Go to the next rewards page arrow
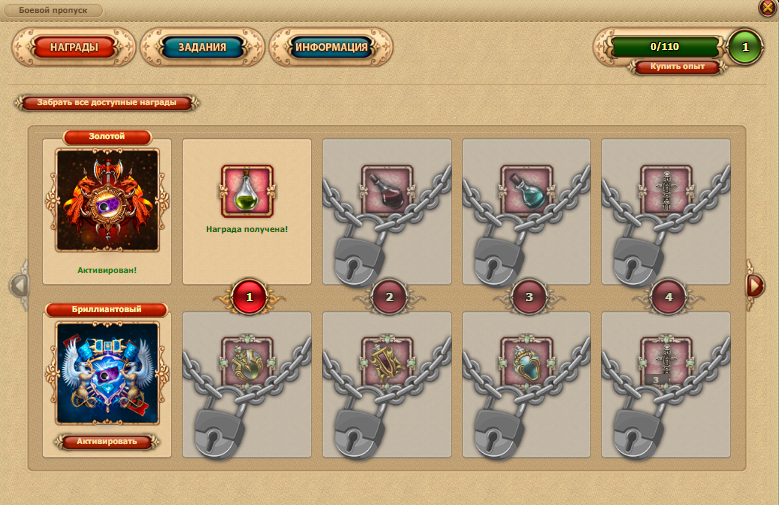The height and width of the screenshot is (505, 779). click(756, 285)
